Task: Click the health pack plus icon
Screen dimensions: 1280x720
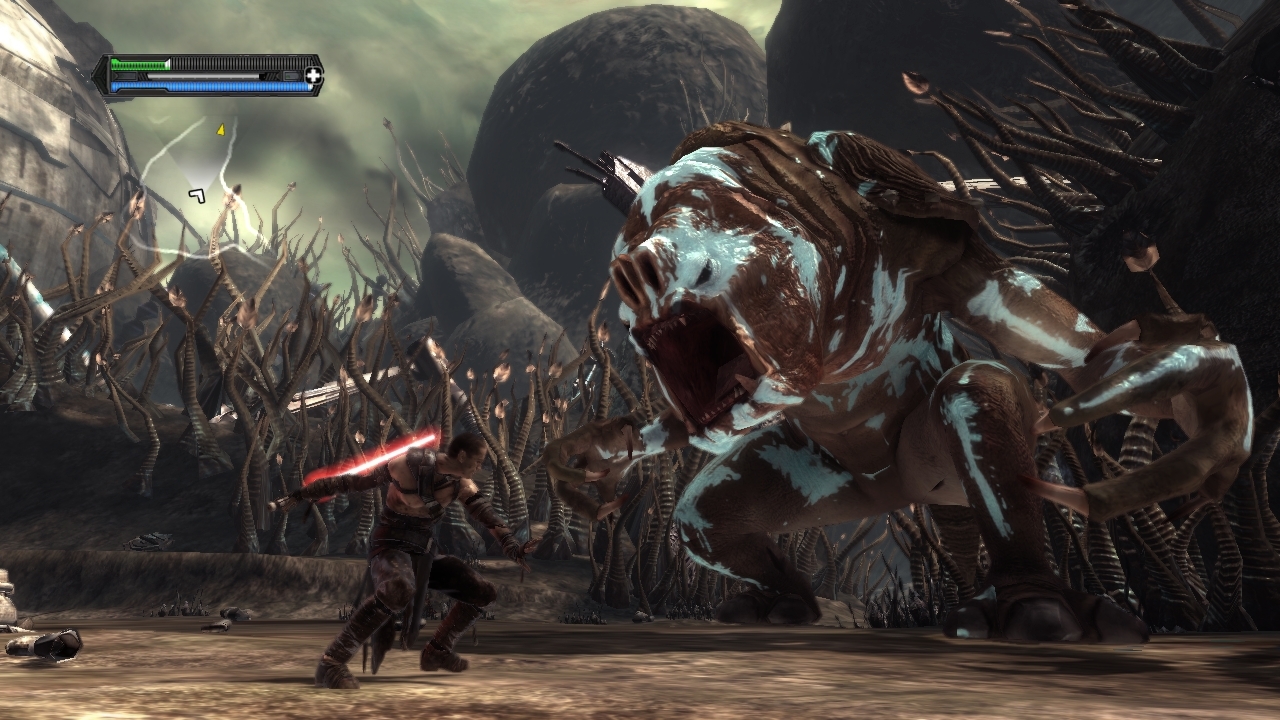Action: pyautogui.click(x=313, y=76)
